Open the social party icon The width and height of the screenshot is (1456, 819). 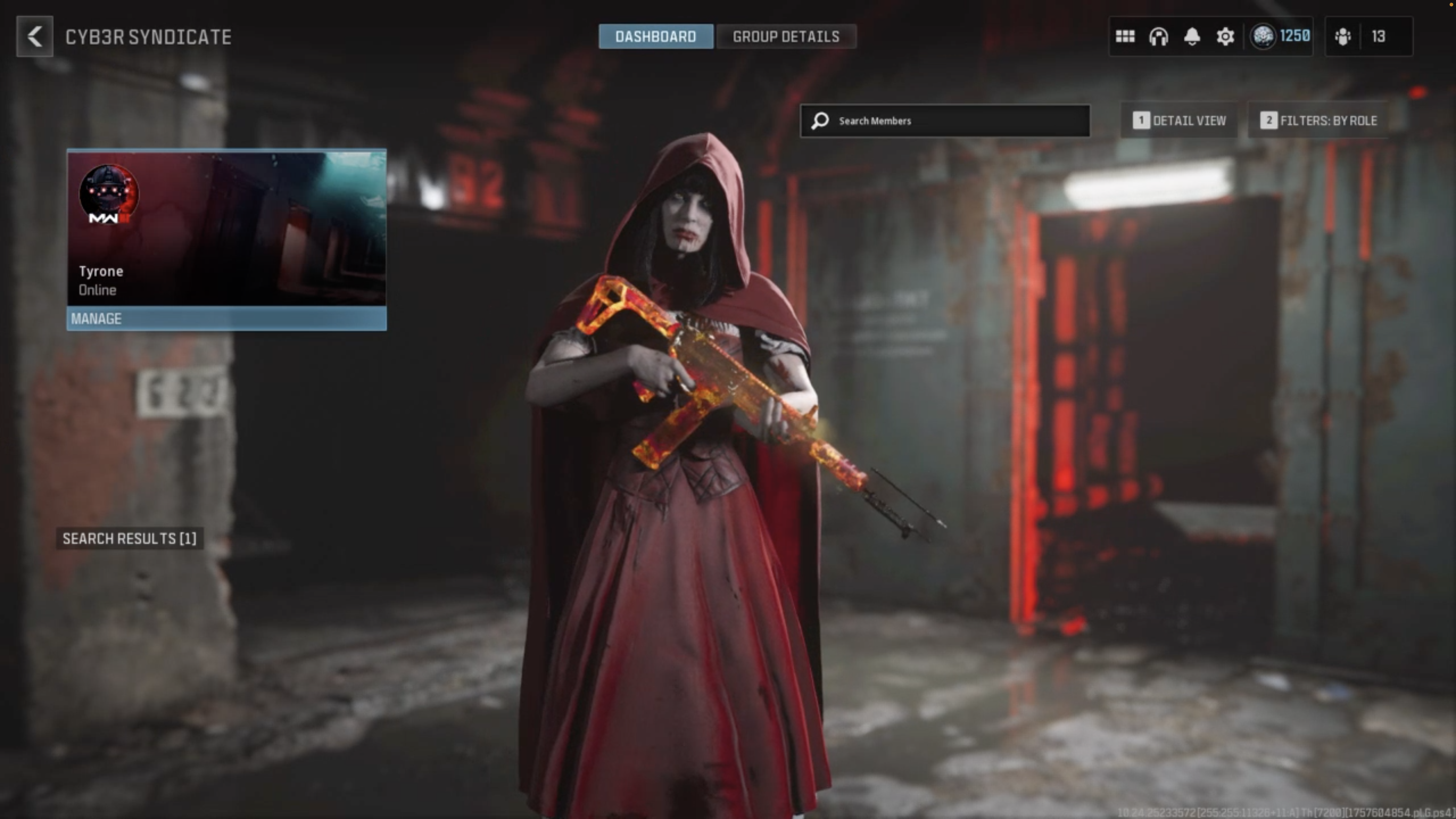tap(1343, 37)
